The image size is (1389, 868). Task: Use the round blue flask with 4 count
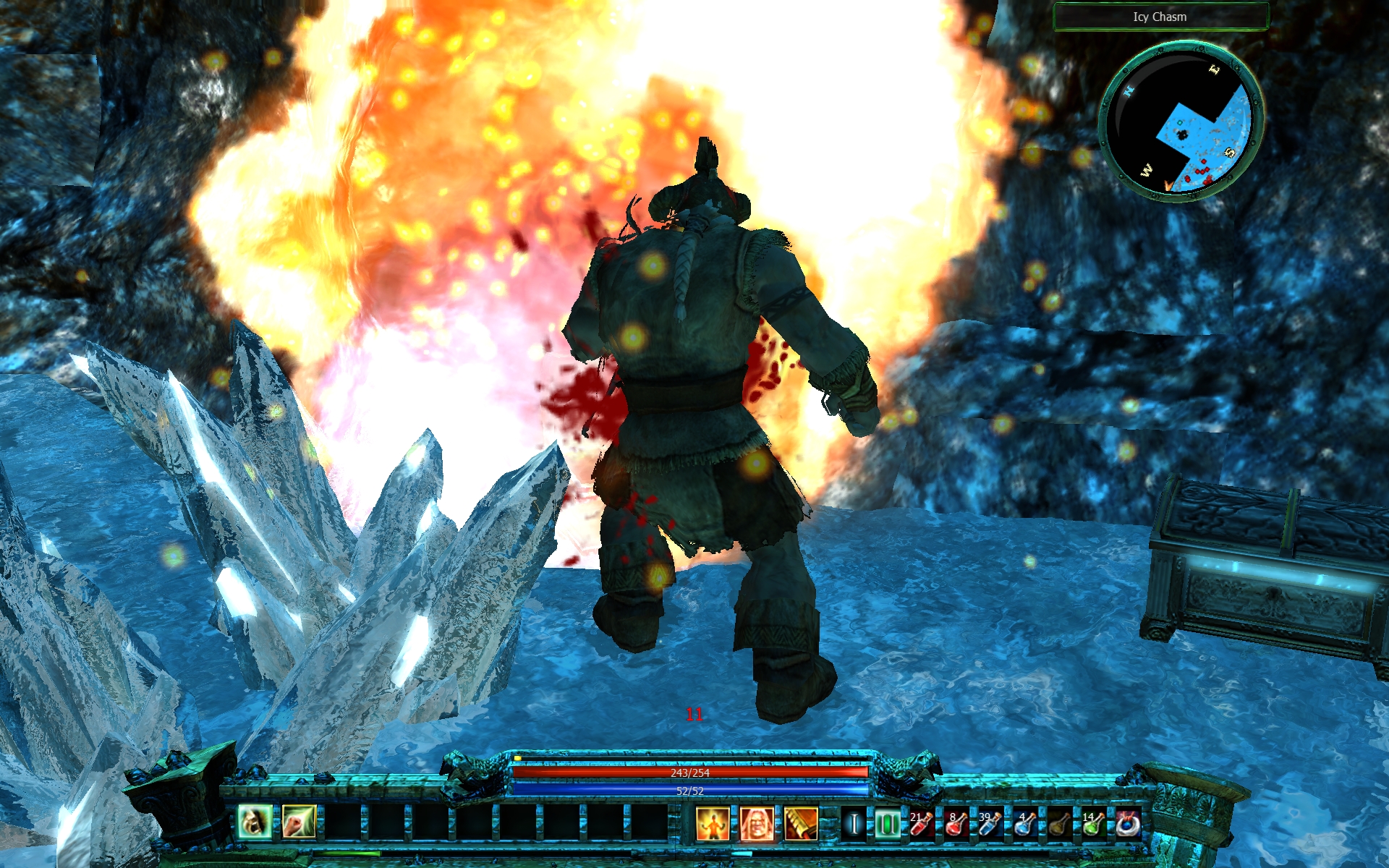1024,824
